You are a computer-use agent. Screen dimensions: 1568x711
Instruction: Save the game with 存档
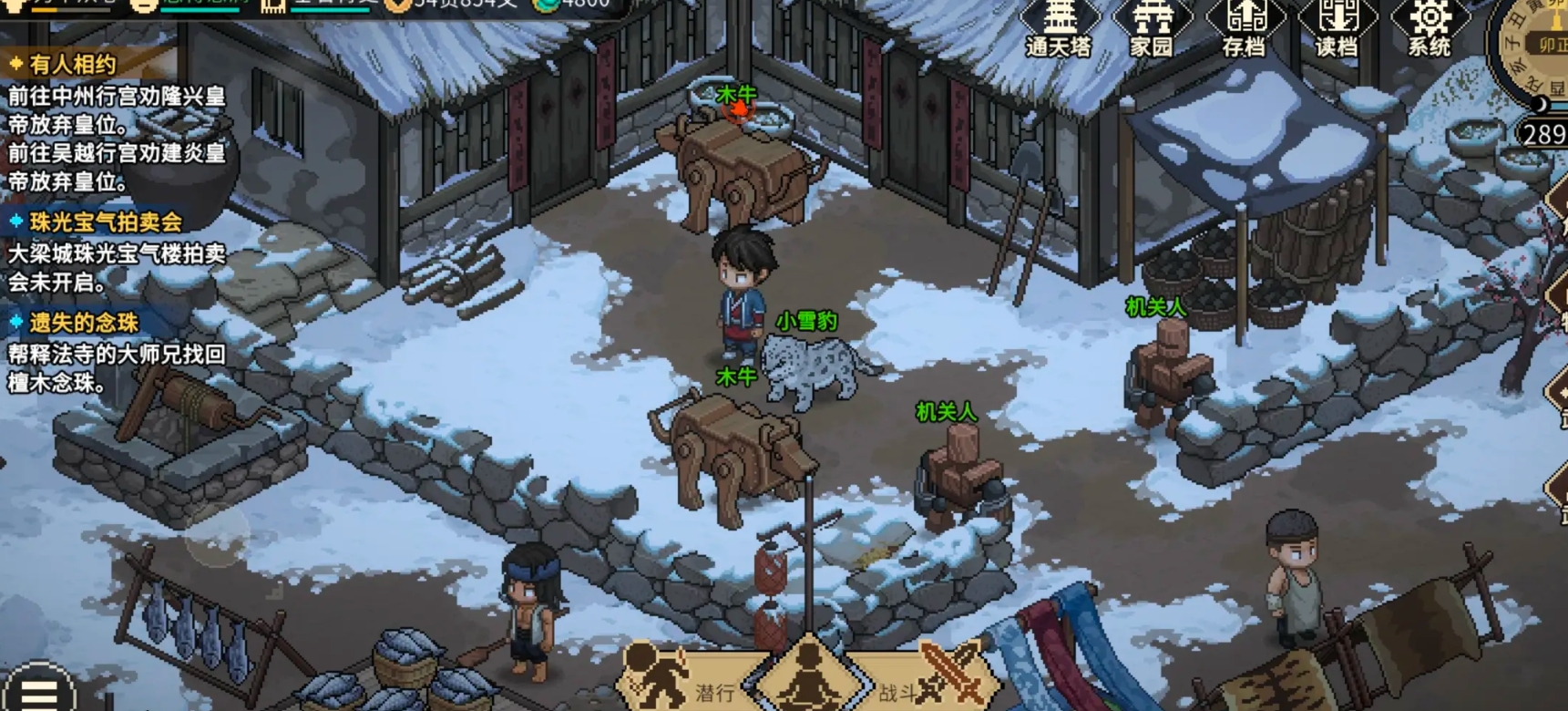pyautogui.click(x=1245, y=27)
